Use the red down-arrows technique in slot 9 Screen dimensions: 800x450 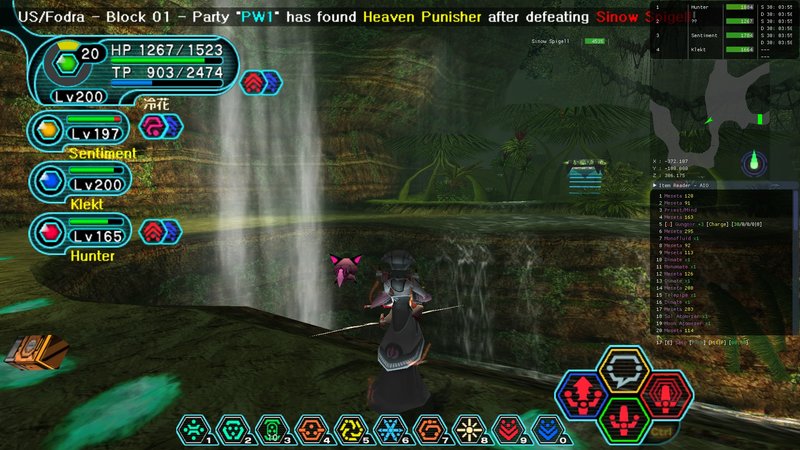pyautogui.click(x=508, y=429)
